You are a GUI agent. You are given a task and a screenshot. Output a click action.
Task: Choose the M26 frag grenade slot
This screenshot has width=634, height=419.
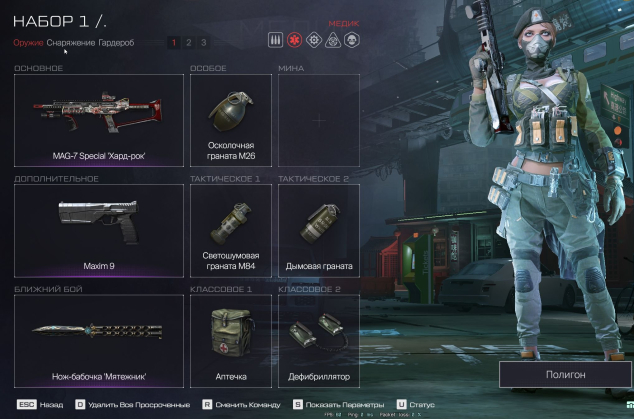click(x=230, y=120)
